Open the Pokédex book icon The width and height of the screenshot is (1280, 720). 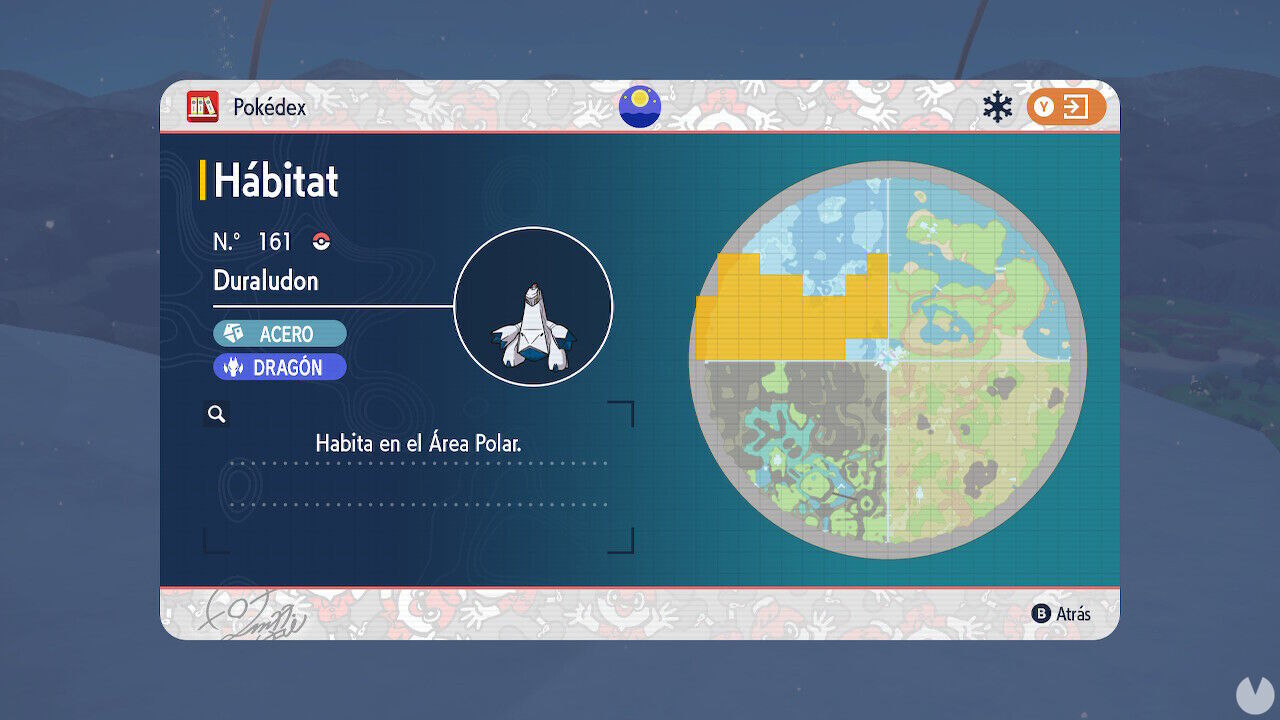(x=203, y=107)
